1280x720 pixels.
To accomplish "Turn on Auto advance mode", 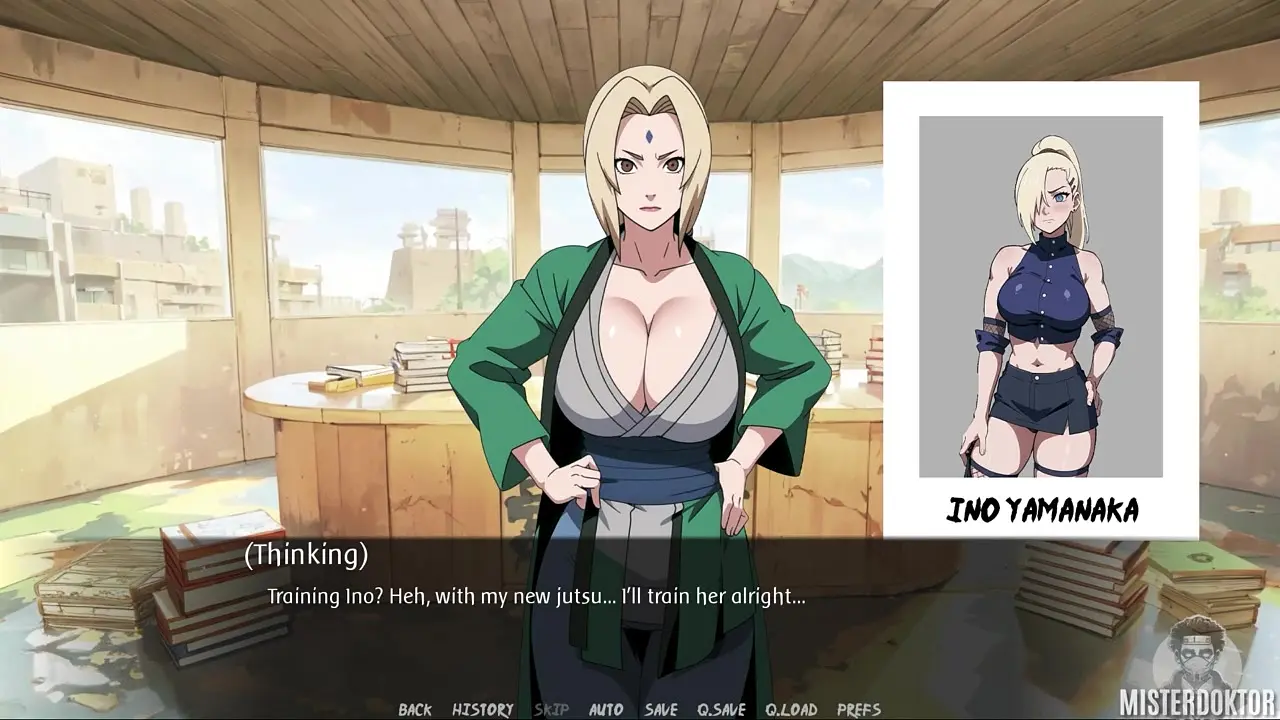I will [x=606, y=710].
